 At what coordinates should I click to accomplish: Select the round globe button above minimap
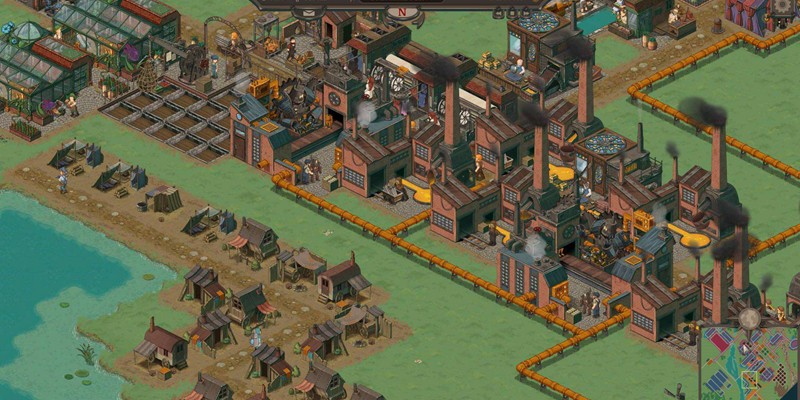point(748,318)
